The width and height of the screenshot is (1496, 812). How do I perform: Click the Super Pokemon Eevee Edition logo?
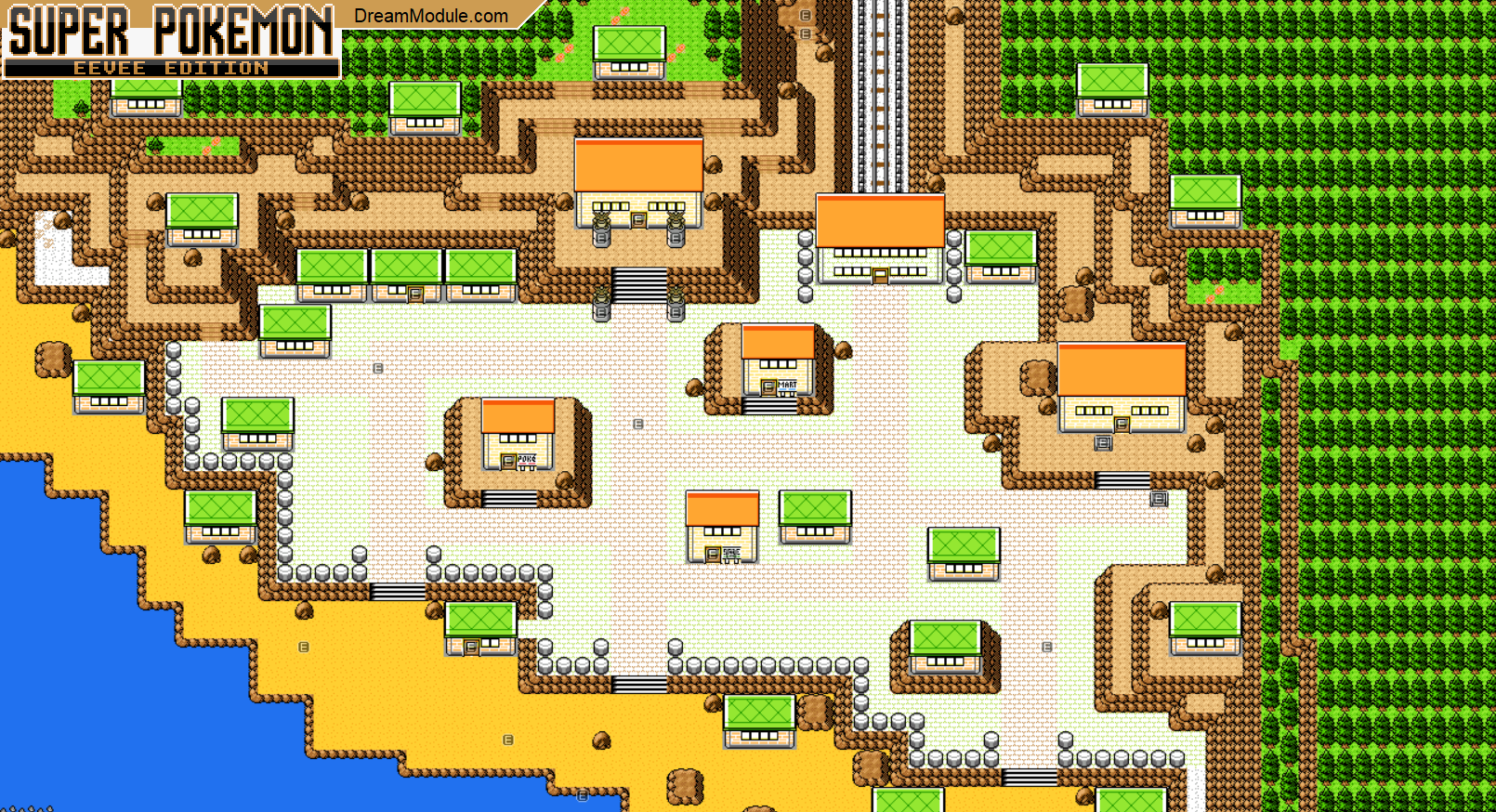[x=172, y=40]
